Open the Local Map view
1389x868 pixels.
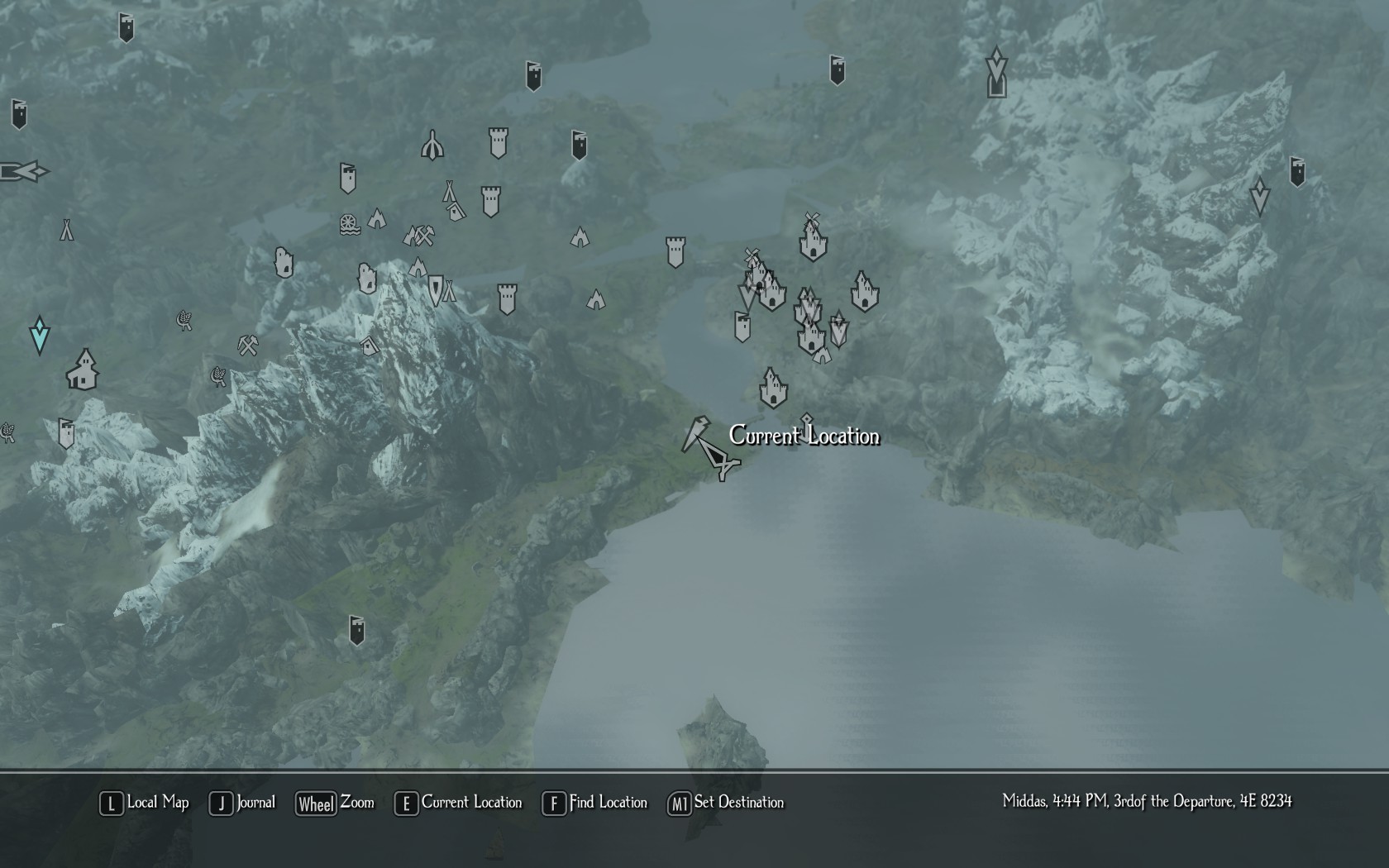point(145,803)
